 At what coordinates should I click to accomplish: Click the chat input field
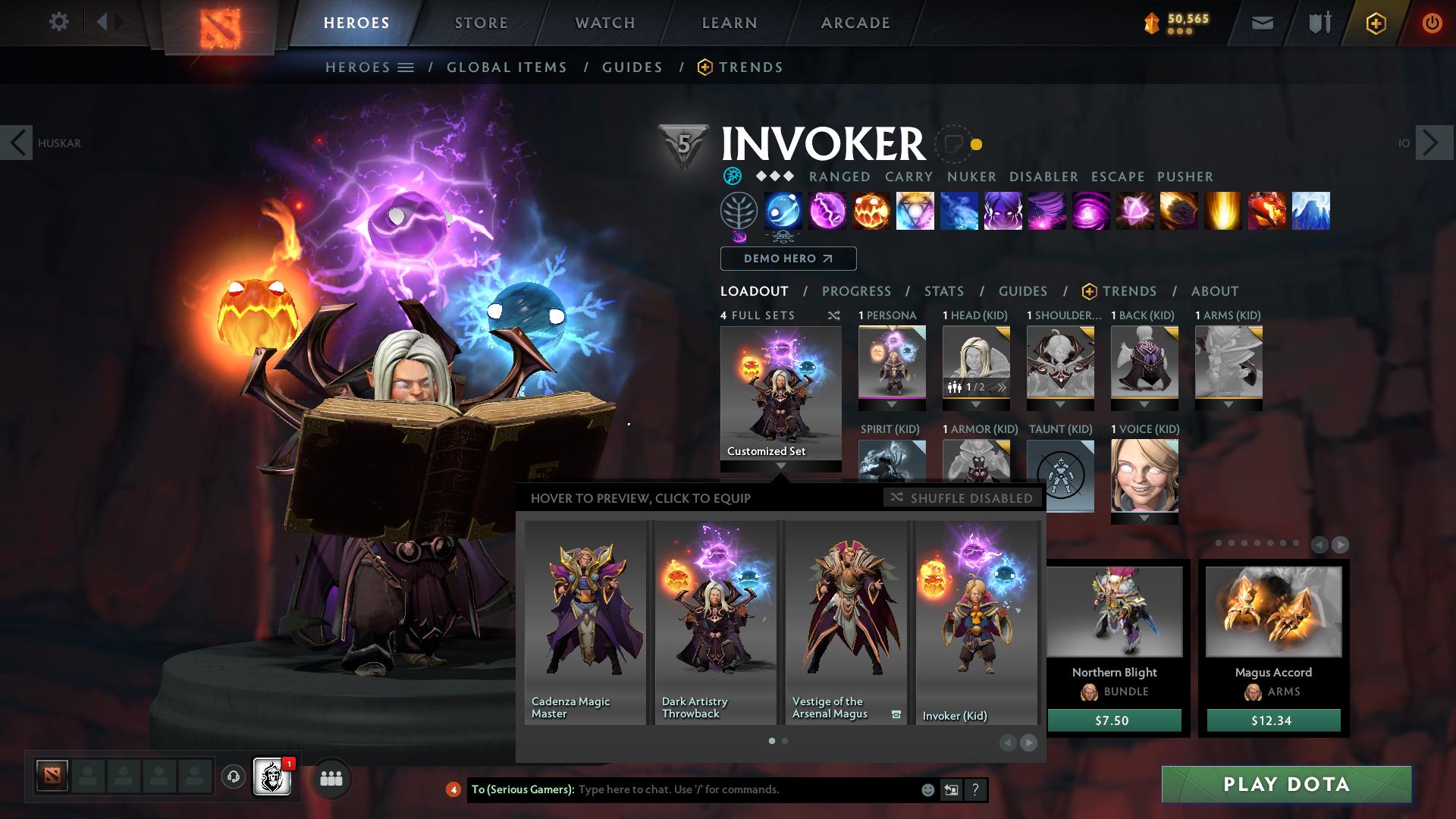720,790
